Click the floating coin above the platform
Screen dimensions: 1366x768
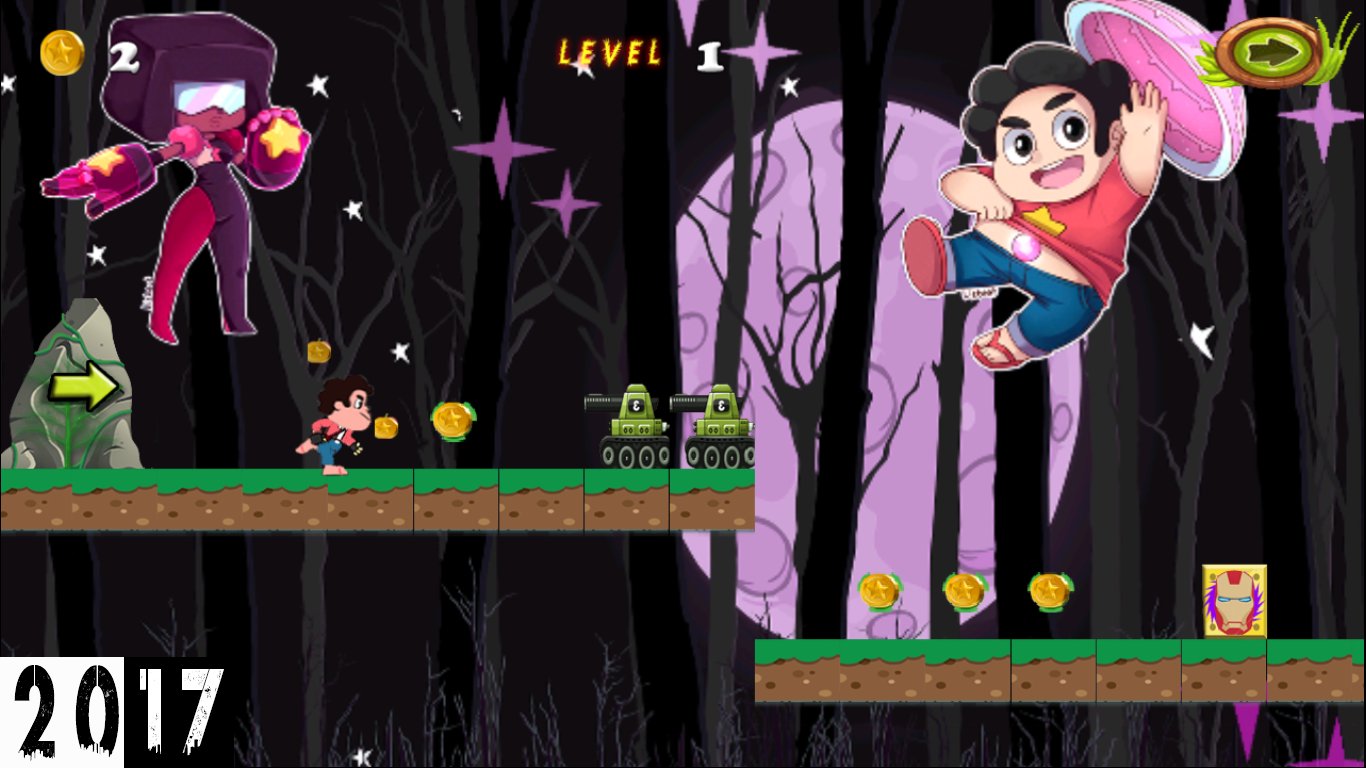click(x=317, y=351)
